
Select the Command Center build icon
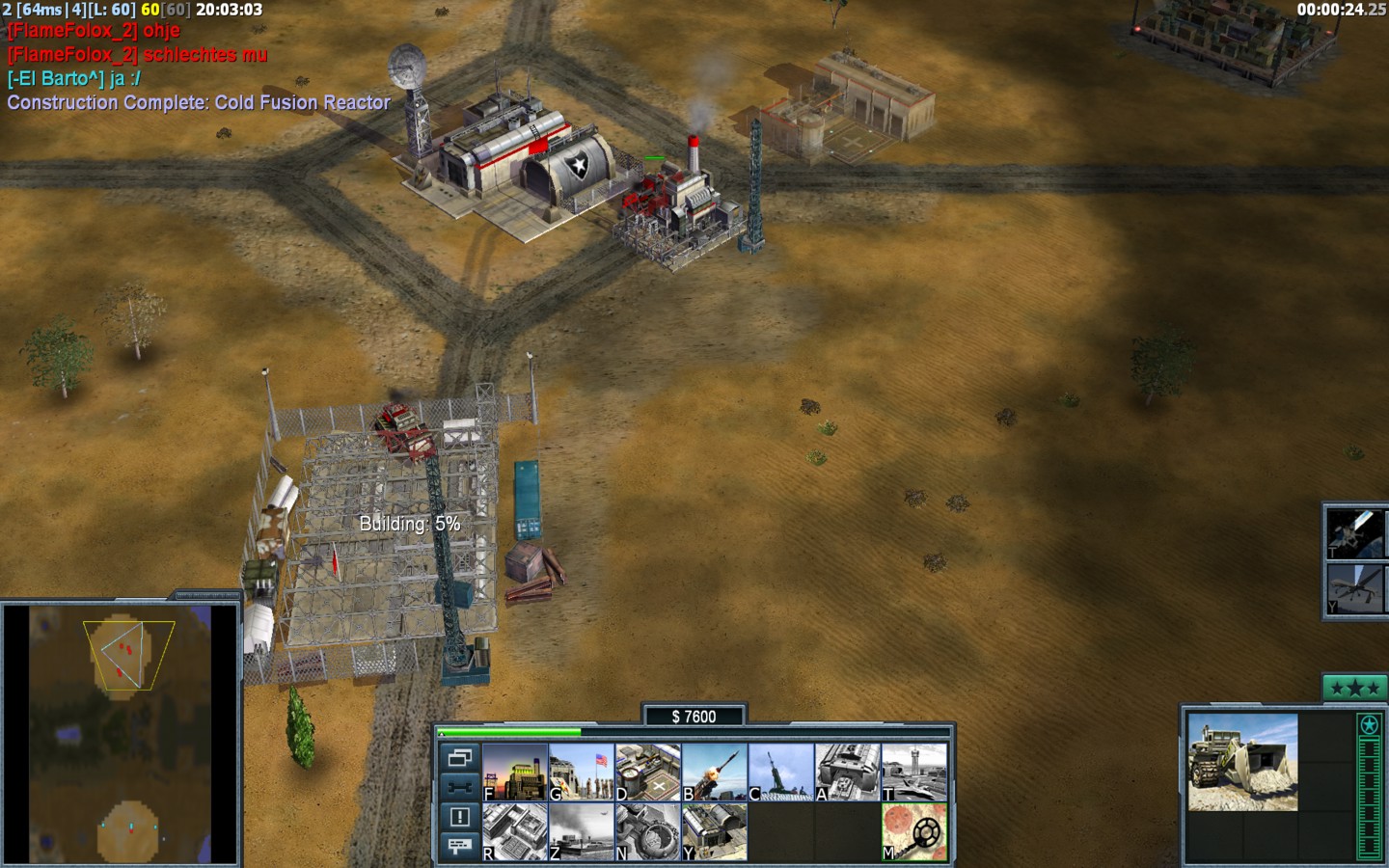click(x=715, y=831)
